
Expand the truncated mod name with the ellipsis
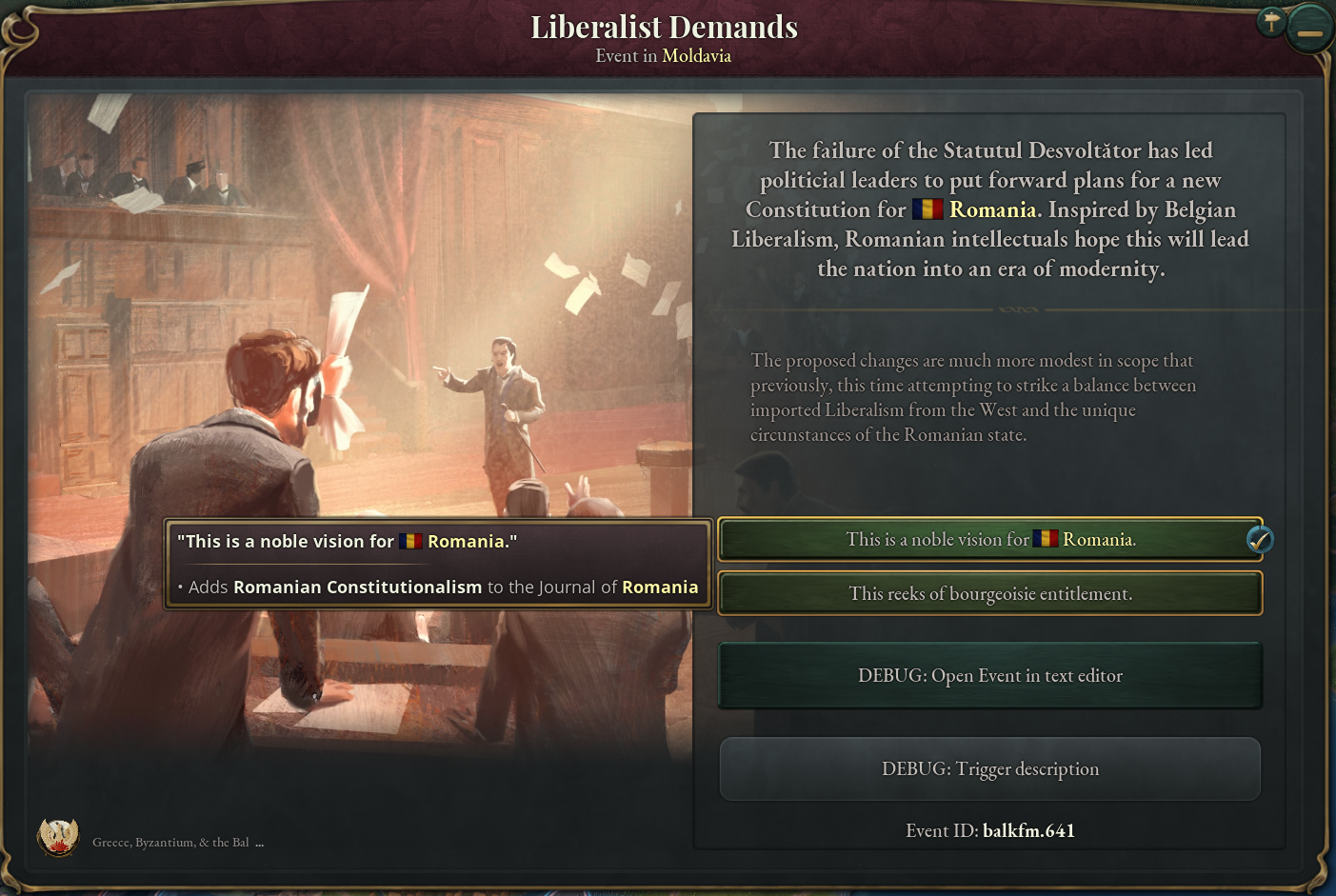[260, 842]
